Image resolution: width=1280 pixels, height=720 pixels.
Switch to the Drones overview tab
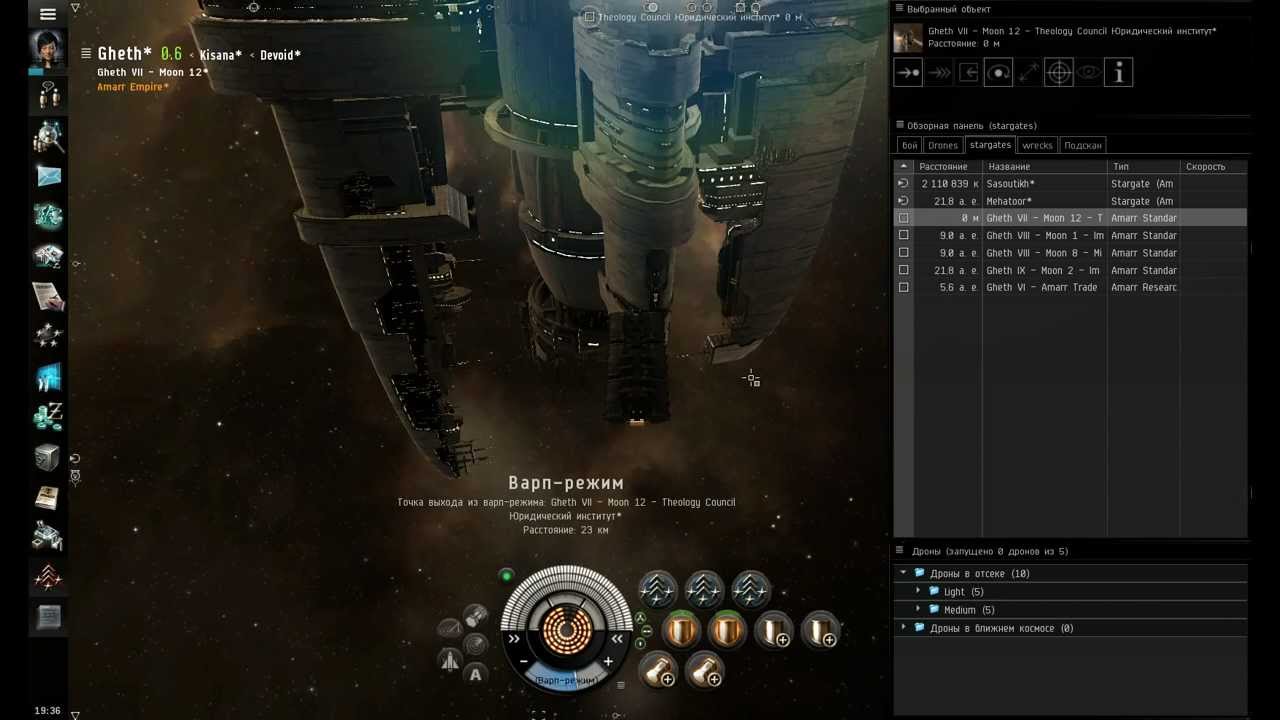(x=942, y=145)
